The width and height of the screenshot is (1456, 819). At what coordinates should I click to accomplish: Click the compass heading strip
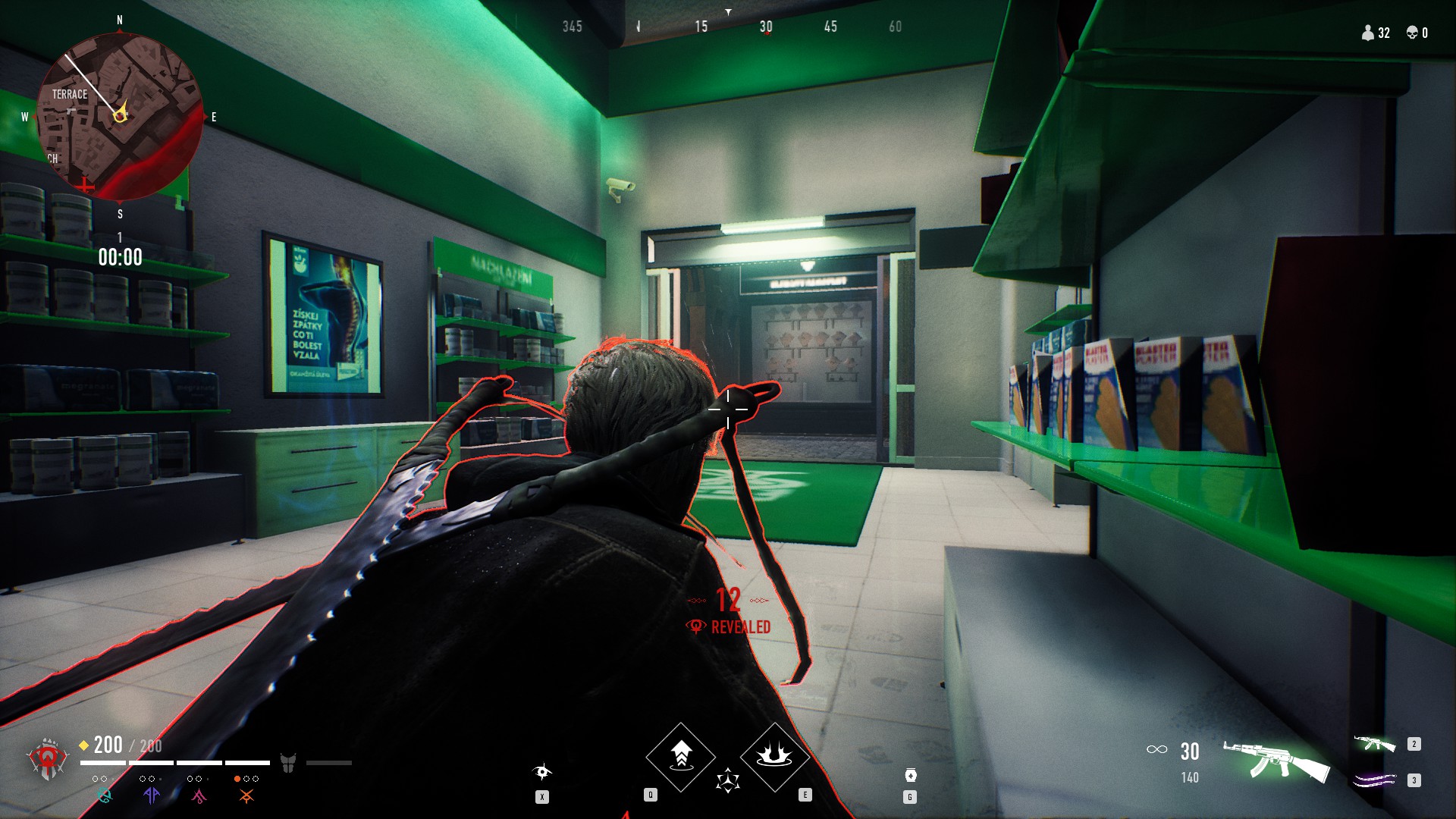tap(728, 27)
